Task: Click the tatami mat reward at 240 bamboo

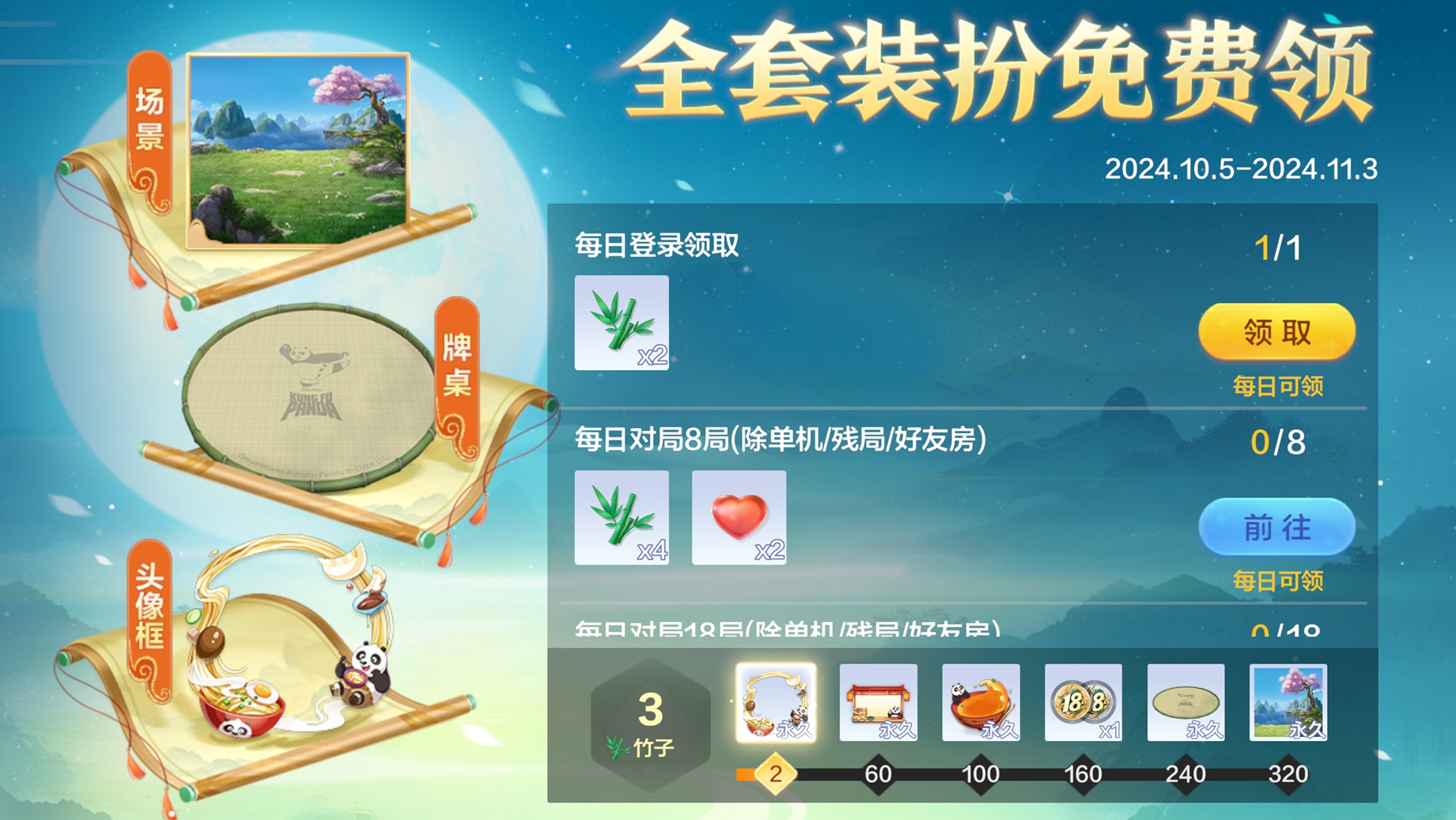Action: pyautogui.click(x=1186, y=703)
